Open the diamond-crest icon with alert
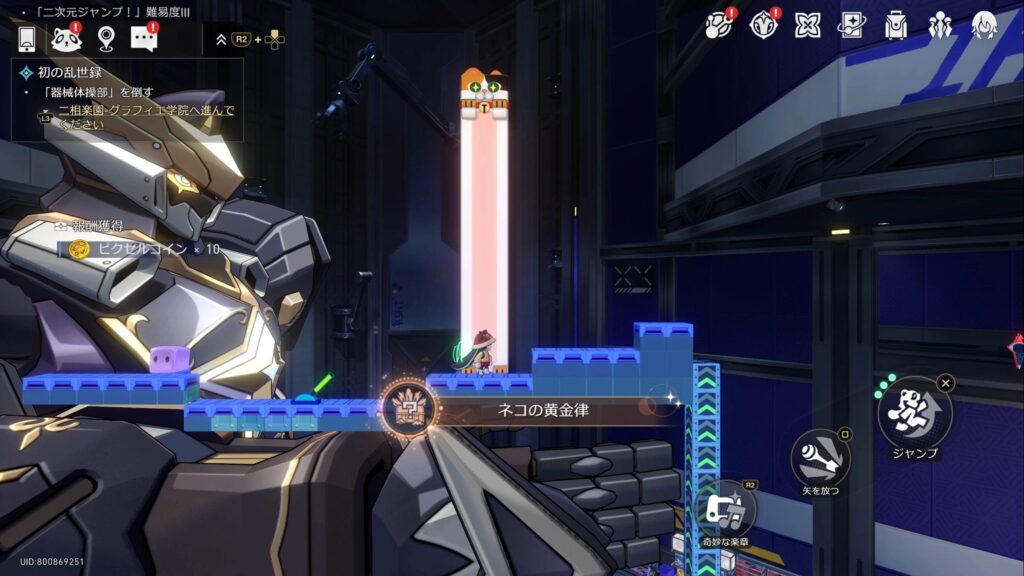 pos(763,25)
